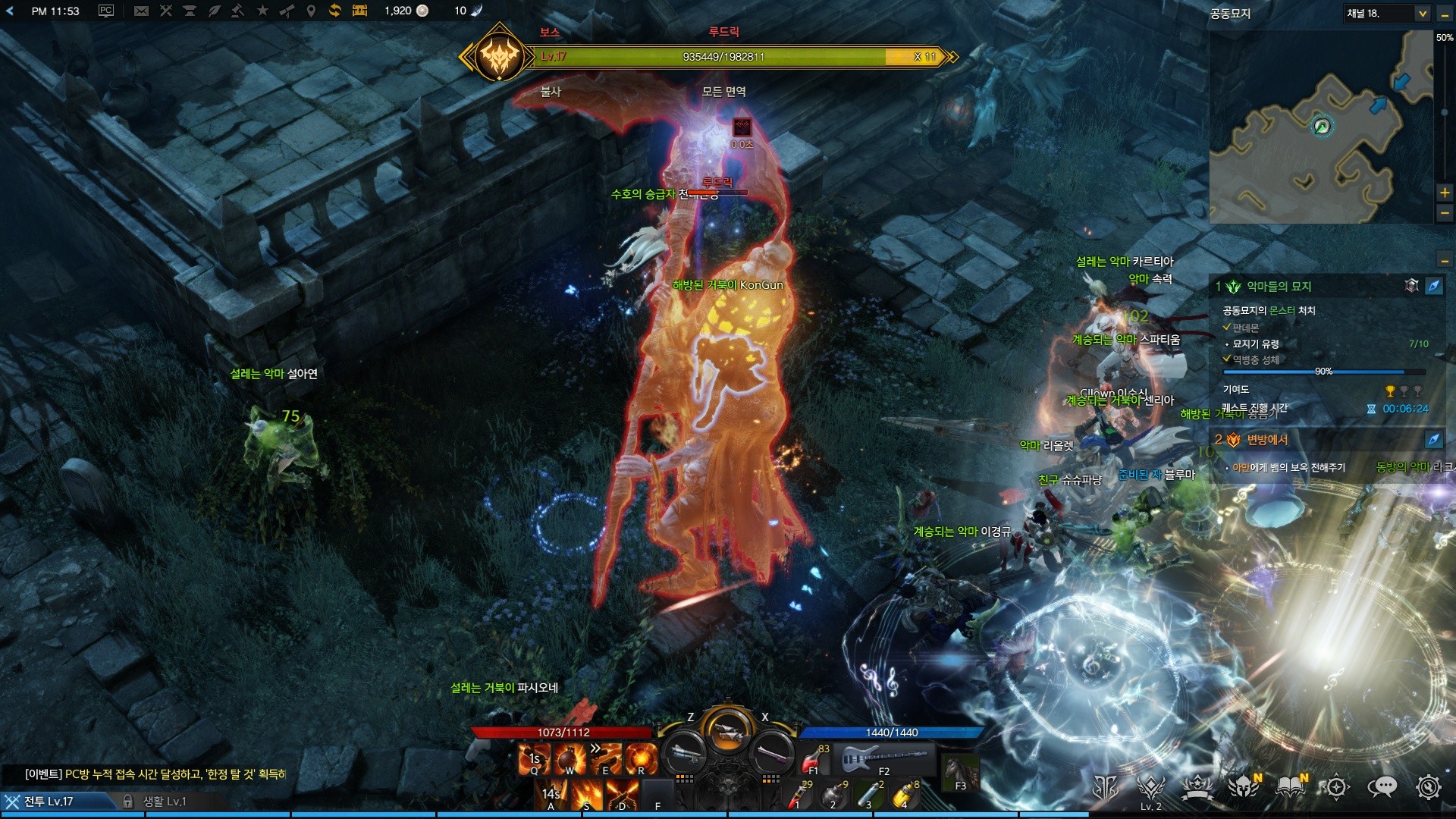Select the second tracked quest entry

(x=1267, y=440)
